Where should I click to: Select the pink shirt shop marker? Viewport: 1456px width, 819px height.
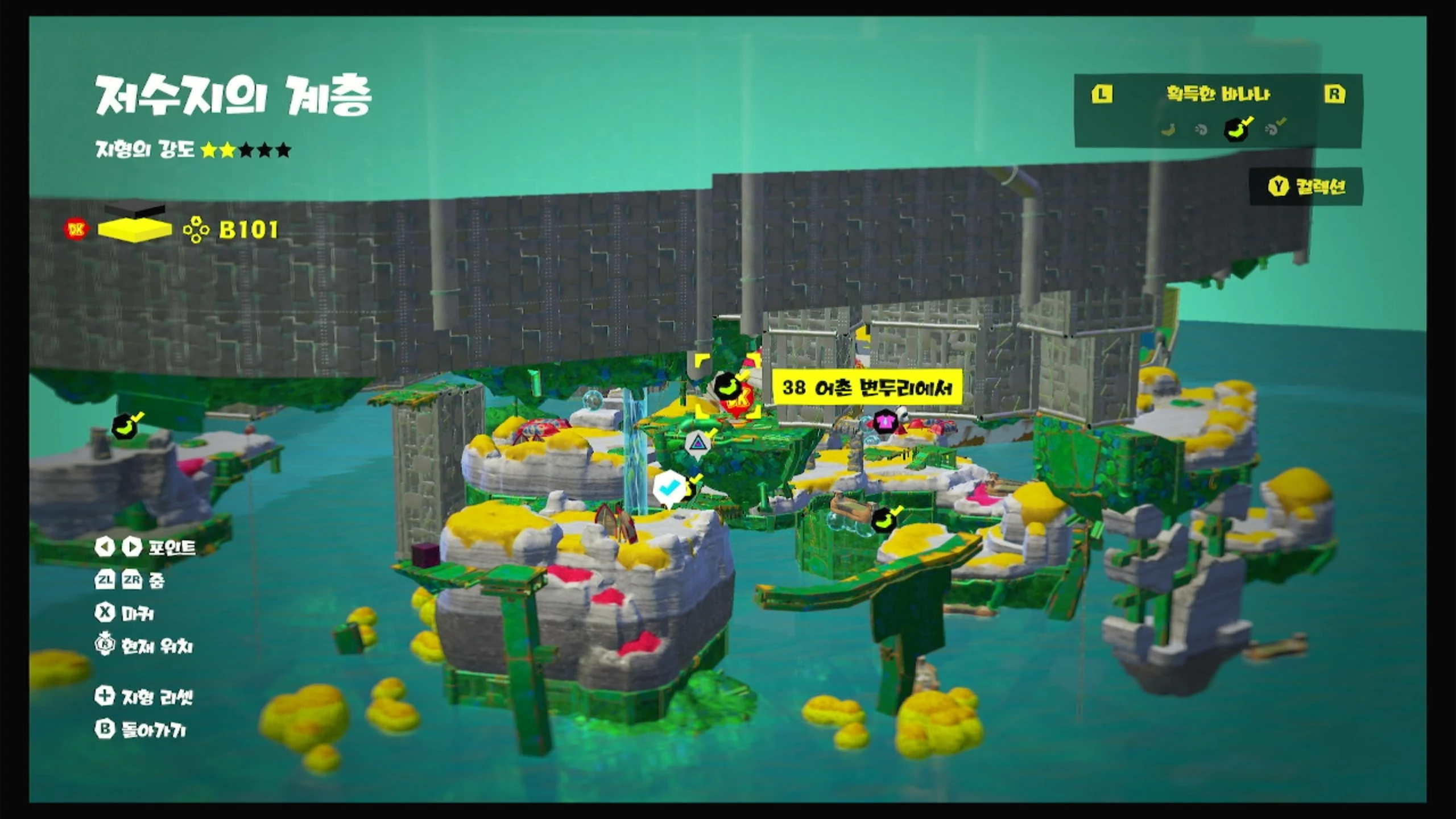[884, 422]
